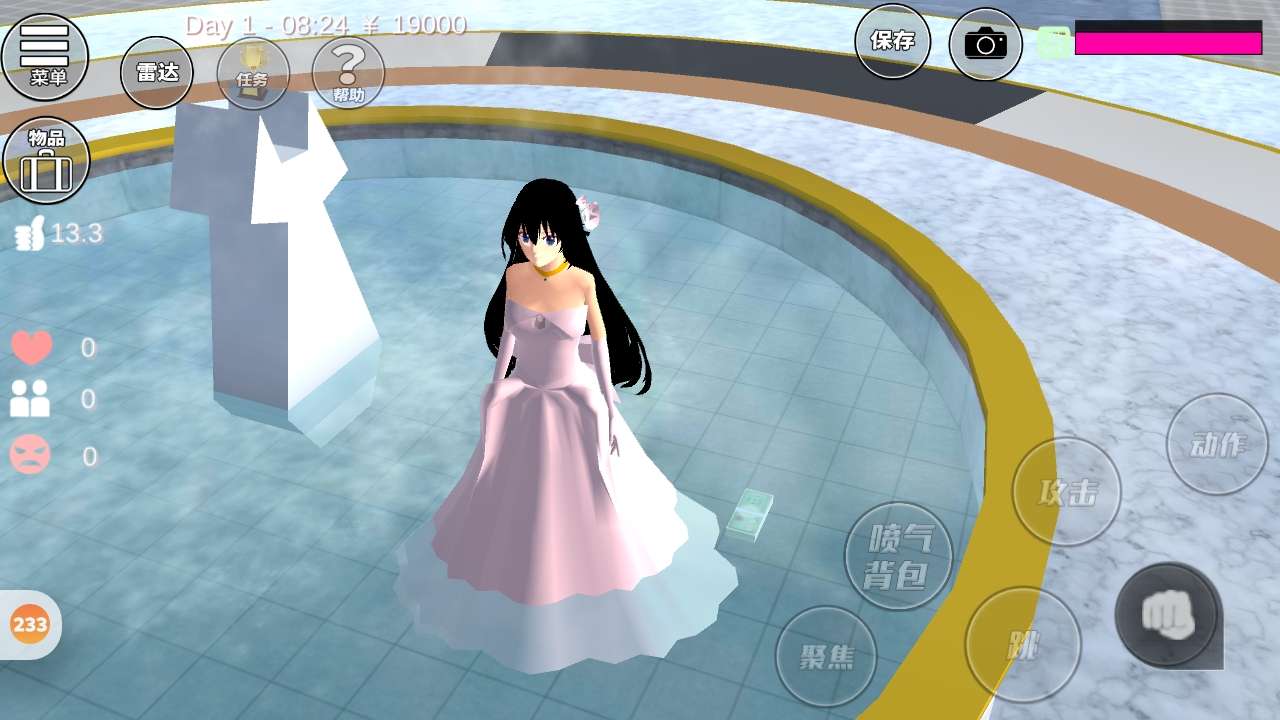
Task: Open the 雷达 radar button
Action: [x=157, y=72]
